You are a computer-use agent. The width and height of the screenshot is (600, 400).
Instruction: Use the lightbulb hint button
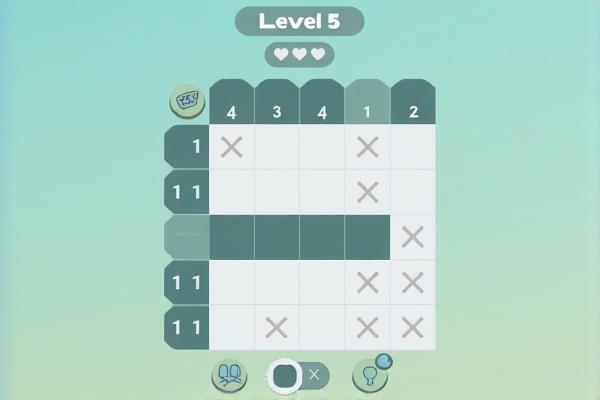[x=369, y=375]
